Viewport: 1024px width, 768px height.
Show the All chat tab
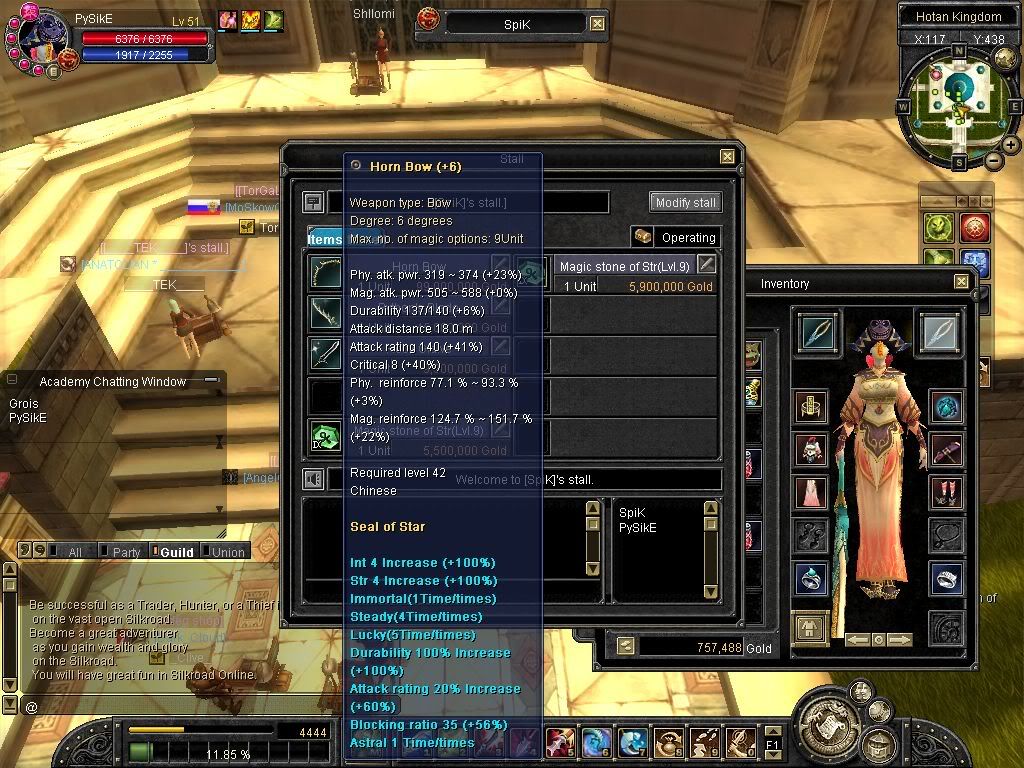tap(71, 551)
